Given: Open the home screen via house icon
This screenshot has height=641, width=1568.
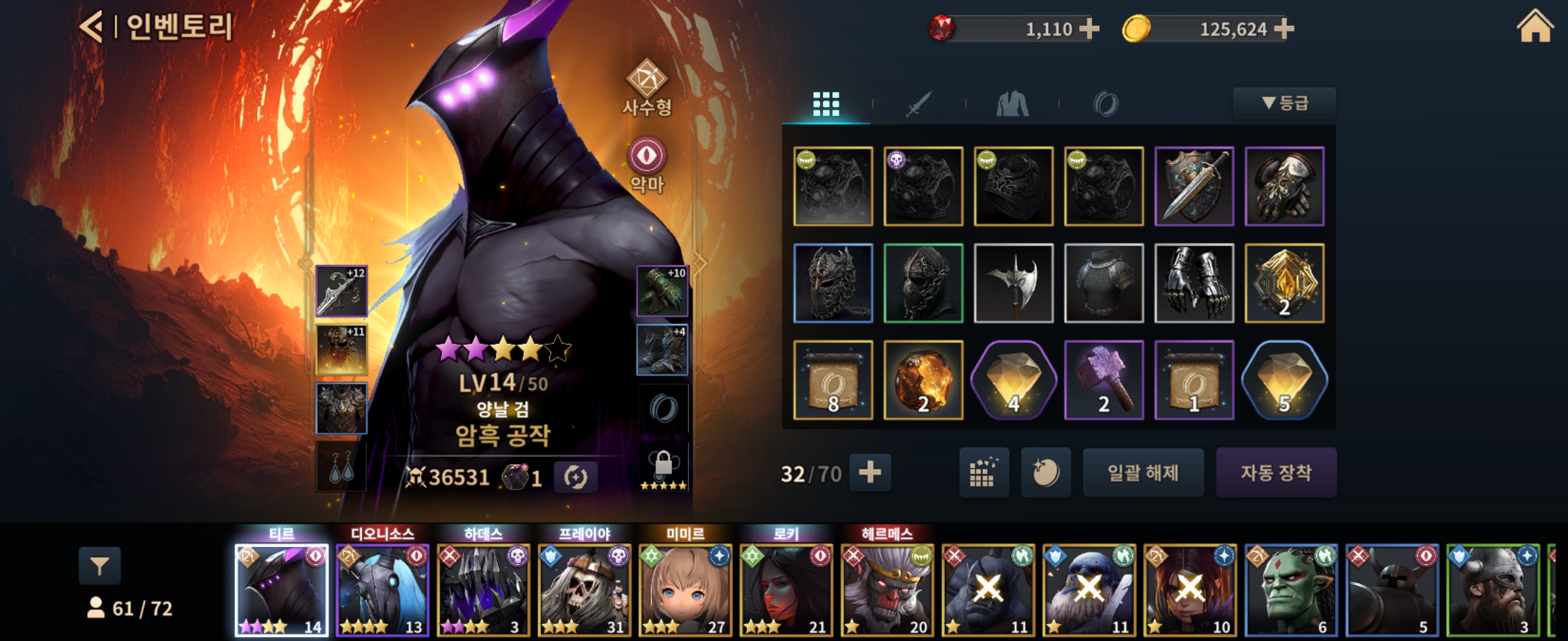Looking at the screenshot, I should click(x=1535, y=27).
